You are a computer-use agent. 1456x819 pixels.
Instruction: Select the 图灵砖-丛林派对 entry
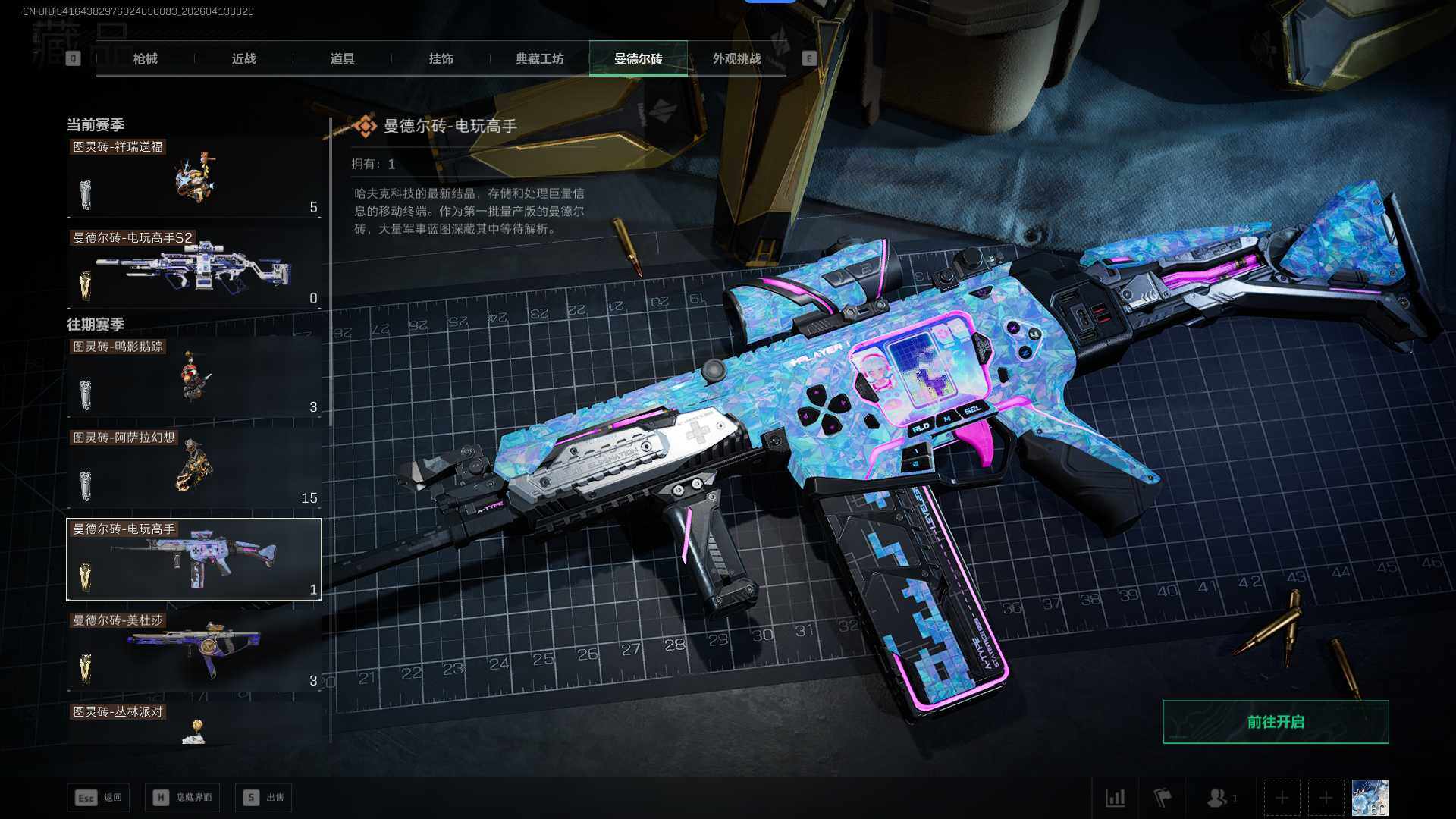click(194, 724)
